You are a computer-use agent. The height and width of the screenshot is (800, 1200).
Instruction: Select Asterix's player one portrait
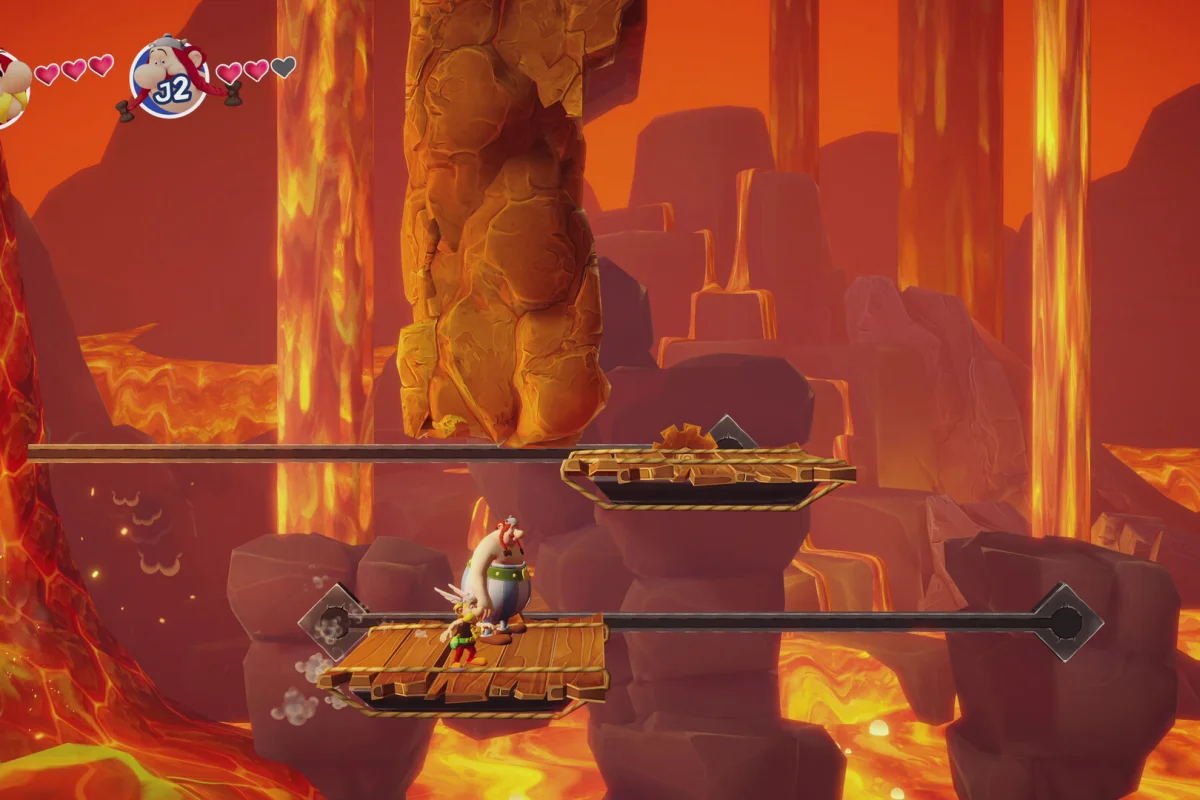tap(10, 88)
